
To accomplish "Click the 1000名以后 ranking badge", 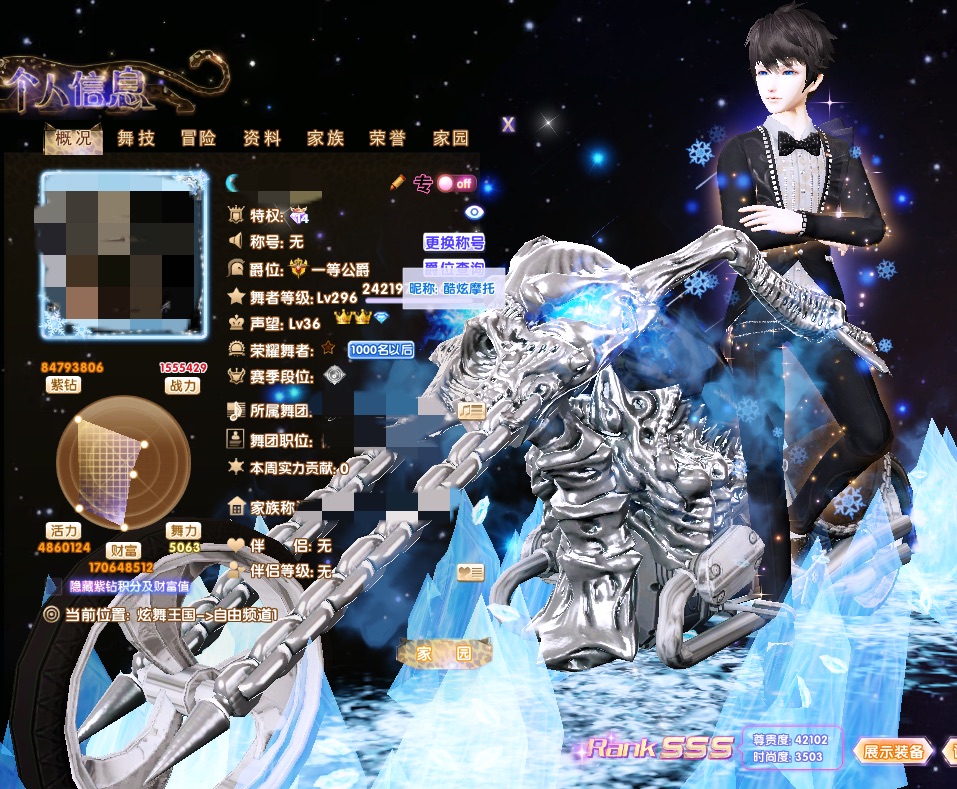I will [380, 350].
